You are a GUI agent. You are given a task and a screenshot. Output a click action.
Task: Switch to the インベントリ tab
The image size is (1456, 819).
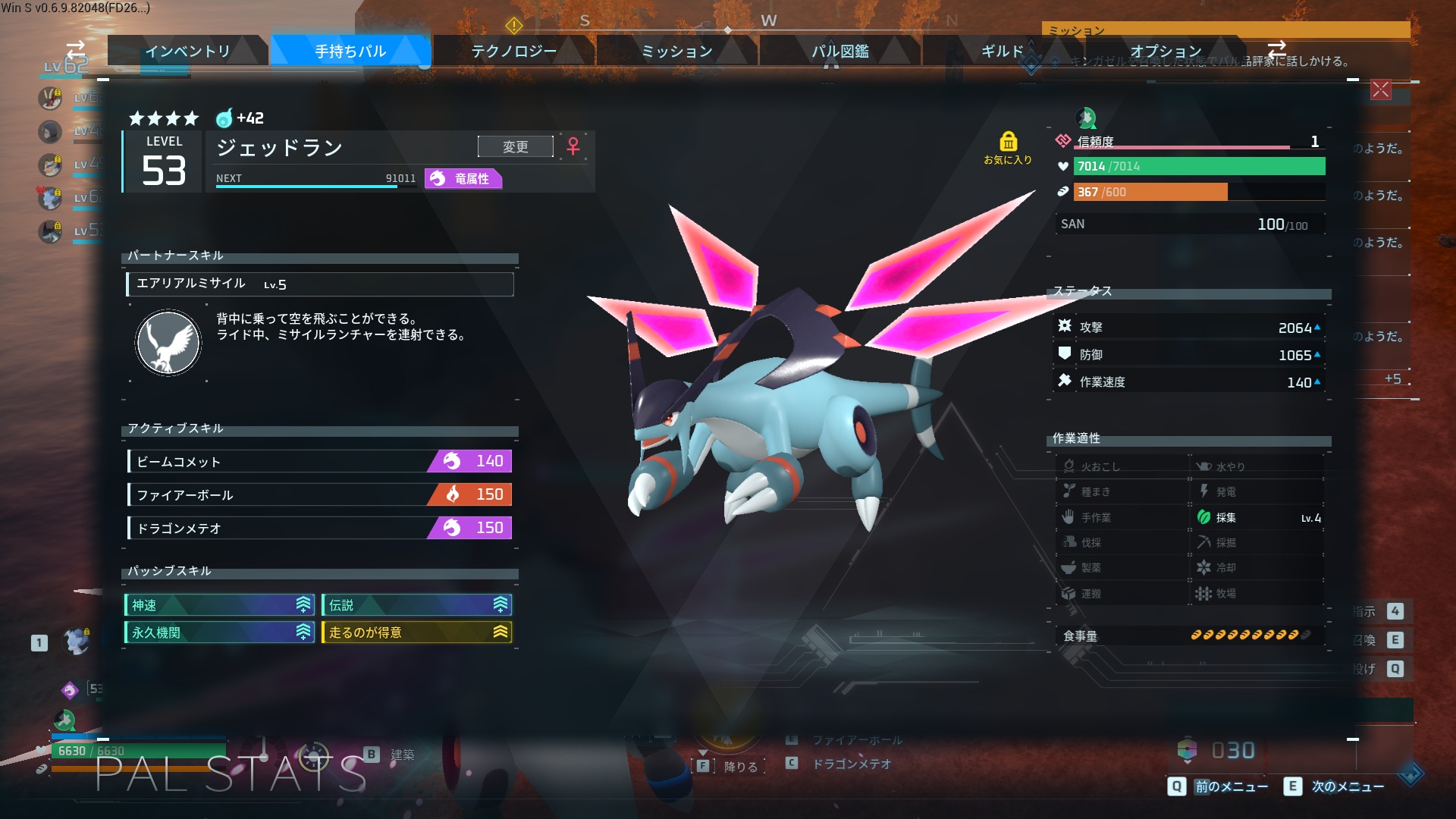pyautogui.click(x=187, y=51)
